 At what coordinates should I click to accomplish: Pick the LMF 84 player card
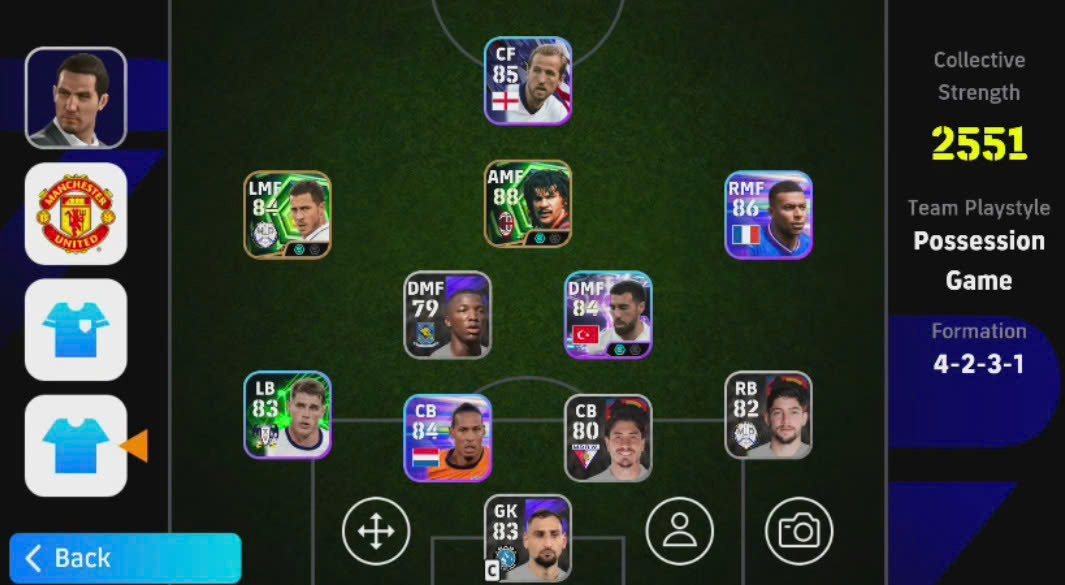pos(288,215)
